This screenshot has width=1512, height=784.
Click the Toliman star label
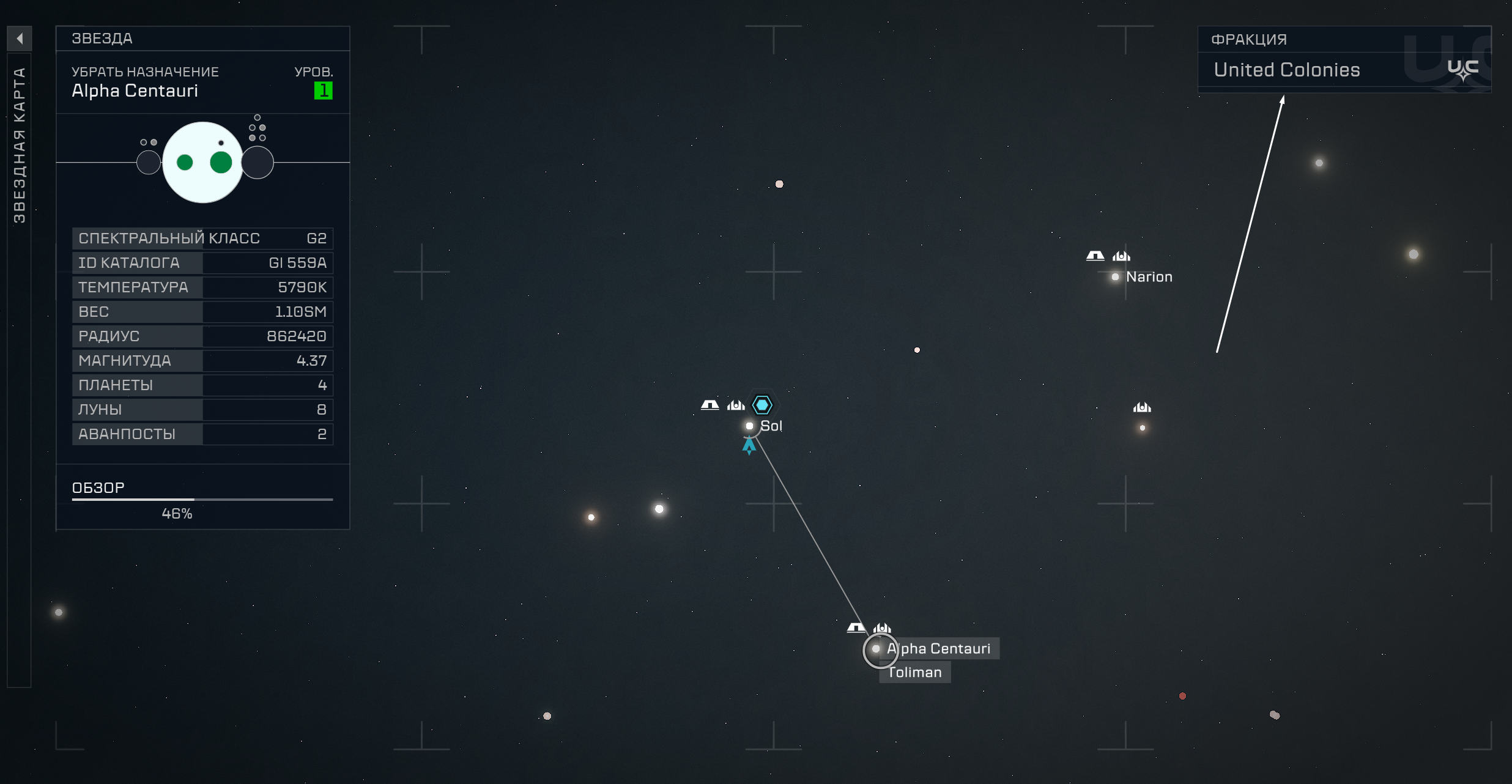coord(914,671)
